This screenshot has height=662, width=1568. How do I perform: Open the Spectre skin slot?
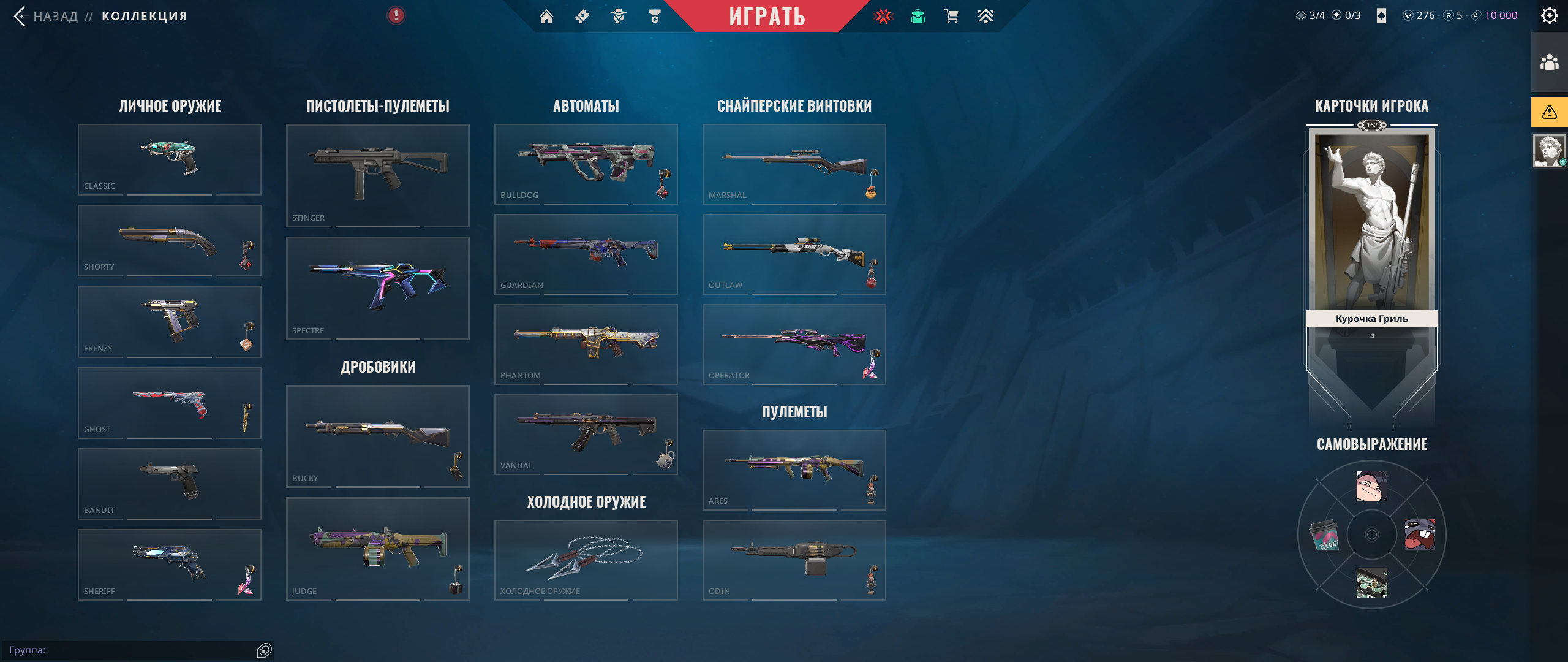[378, 288]
